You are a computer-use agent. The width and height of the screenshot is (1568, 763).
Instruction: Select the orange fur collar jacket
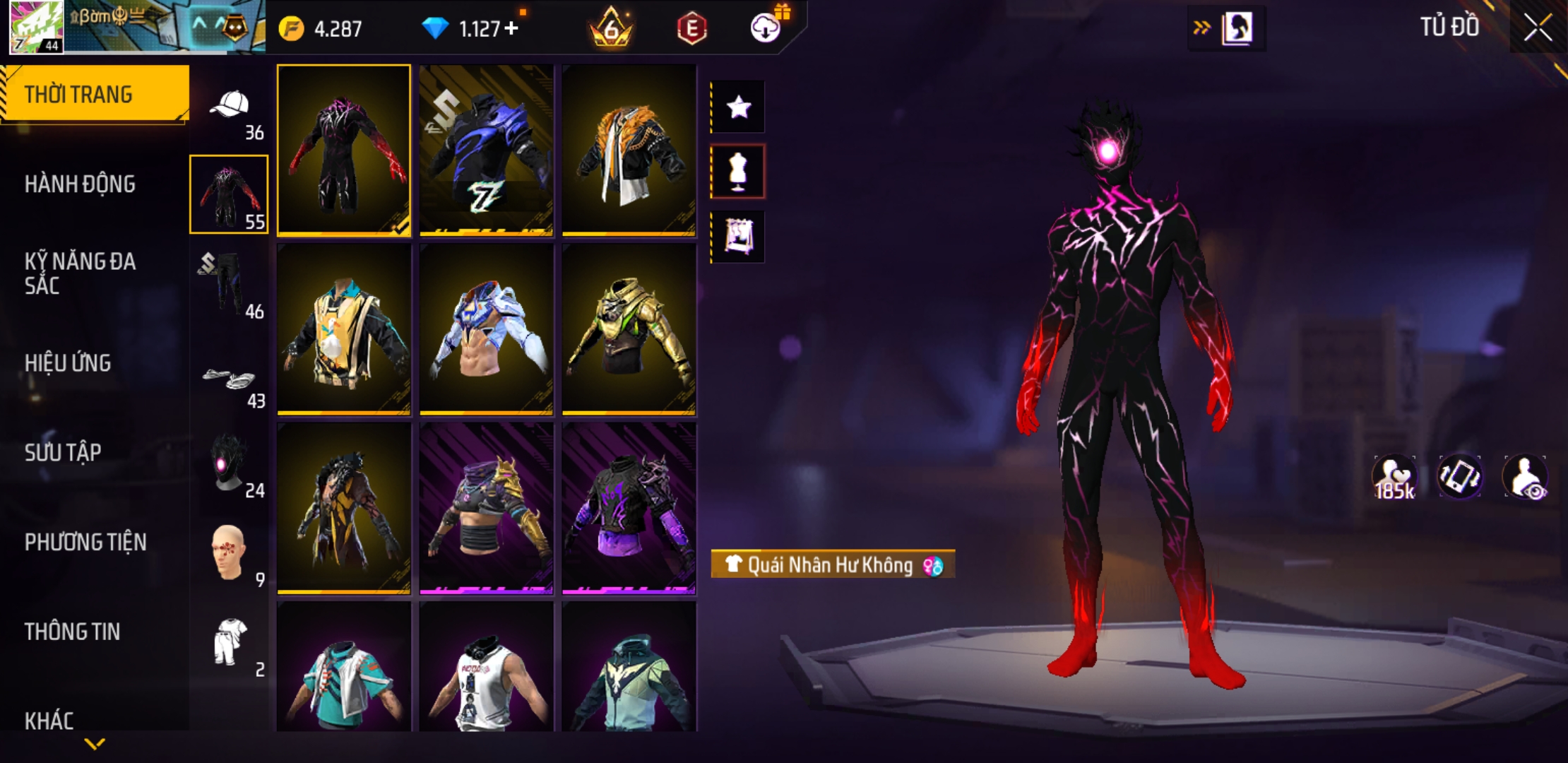pos(629,150)
